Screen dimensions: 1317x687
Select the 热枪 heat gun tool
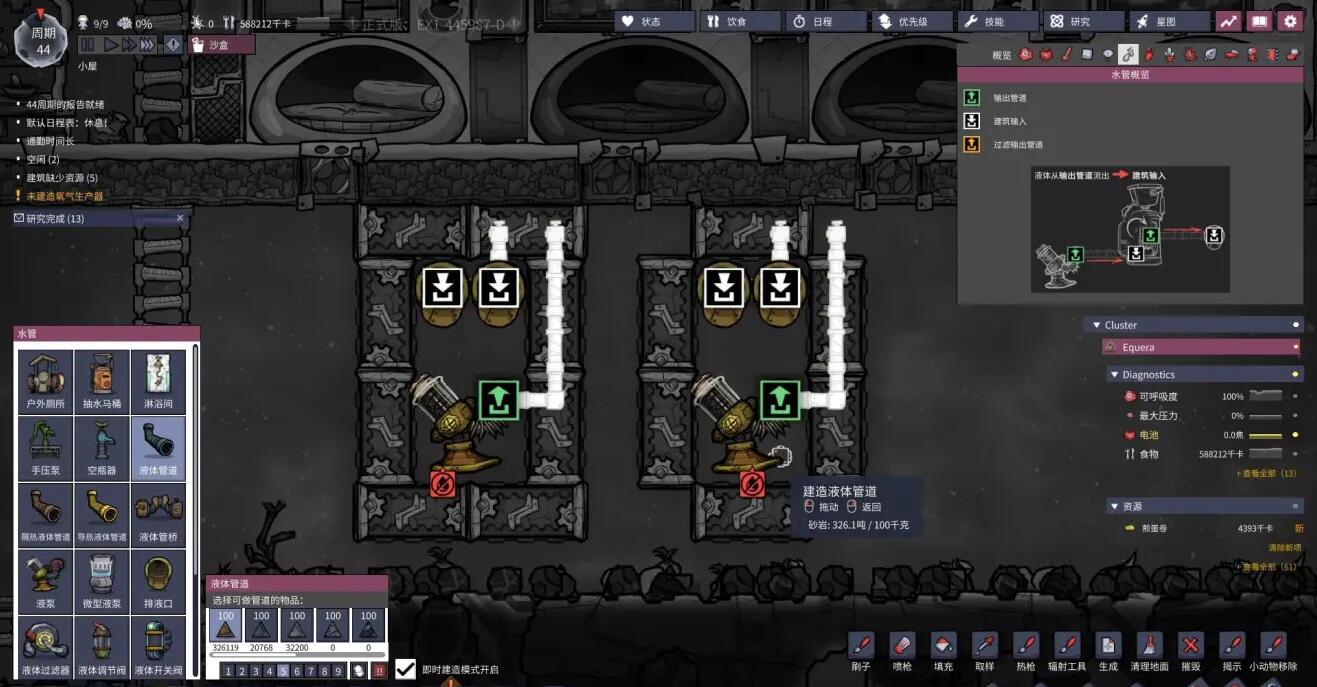1025,649
